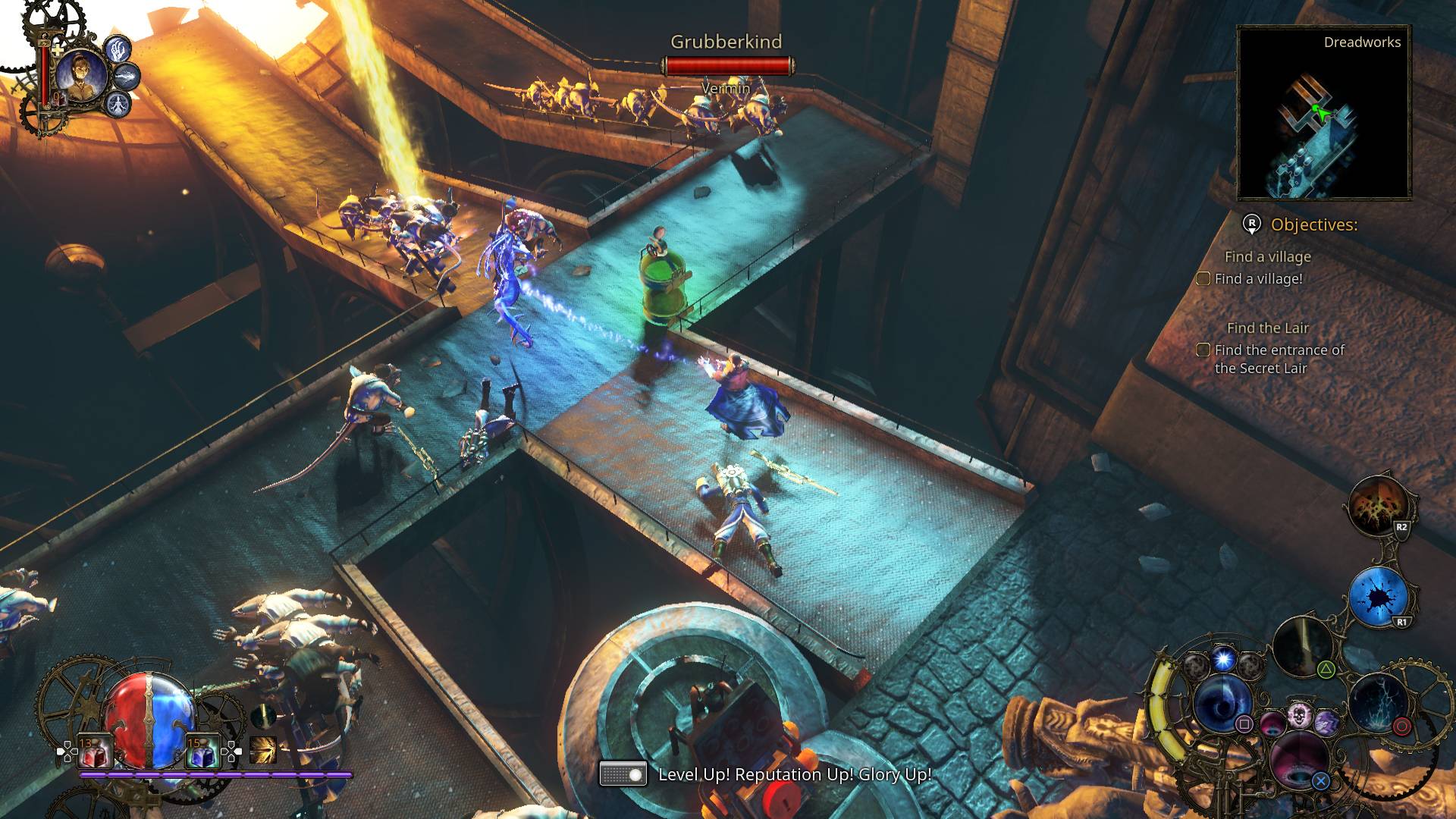Check the Find a village objective checkbox

(x=1203, y=278)
